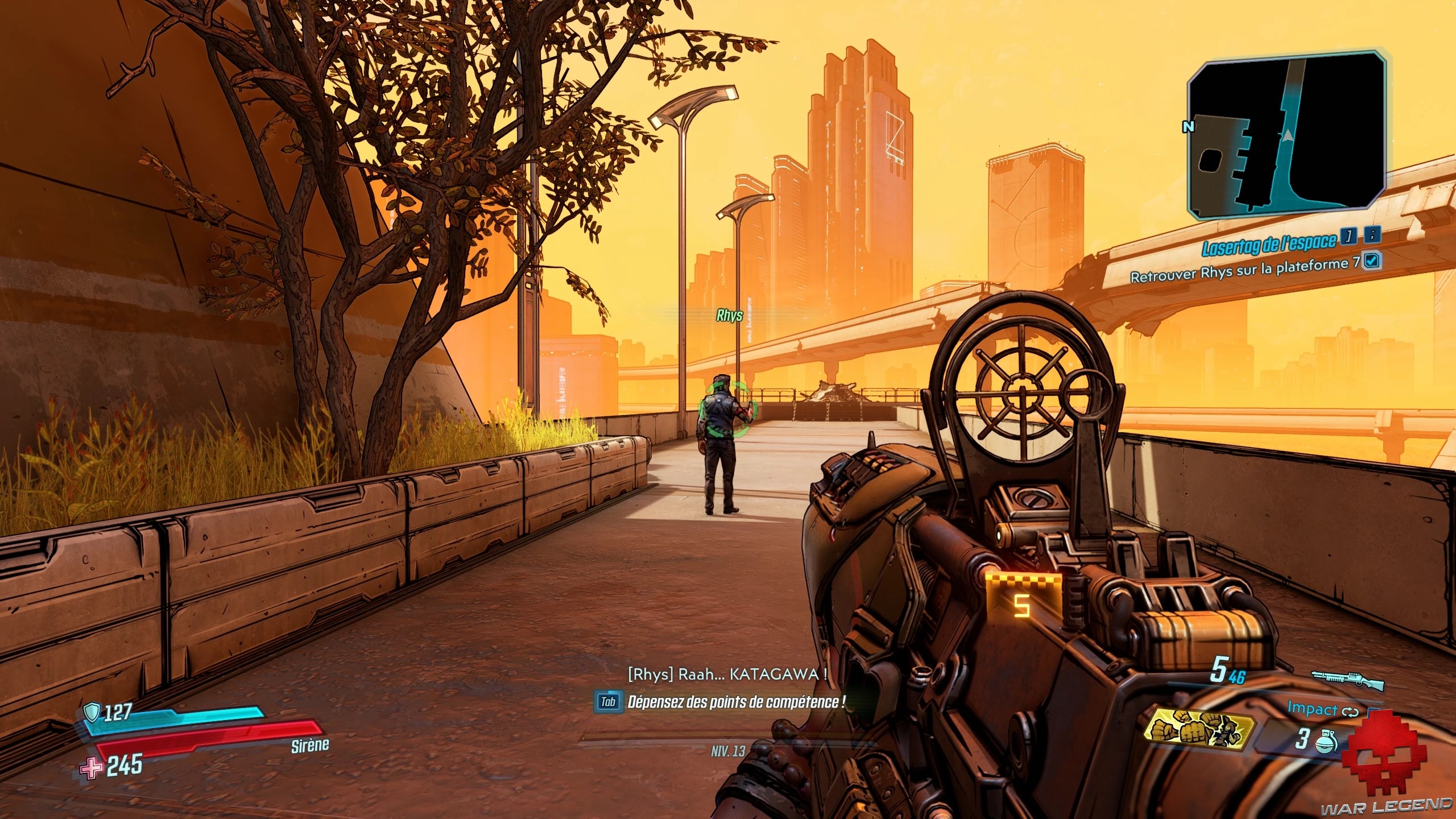
Task: Select the equipped shotgun weapon icon
Action: click(x=1347, y=678)
